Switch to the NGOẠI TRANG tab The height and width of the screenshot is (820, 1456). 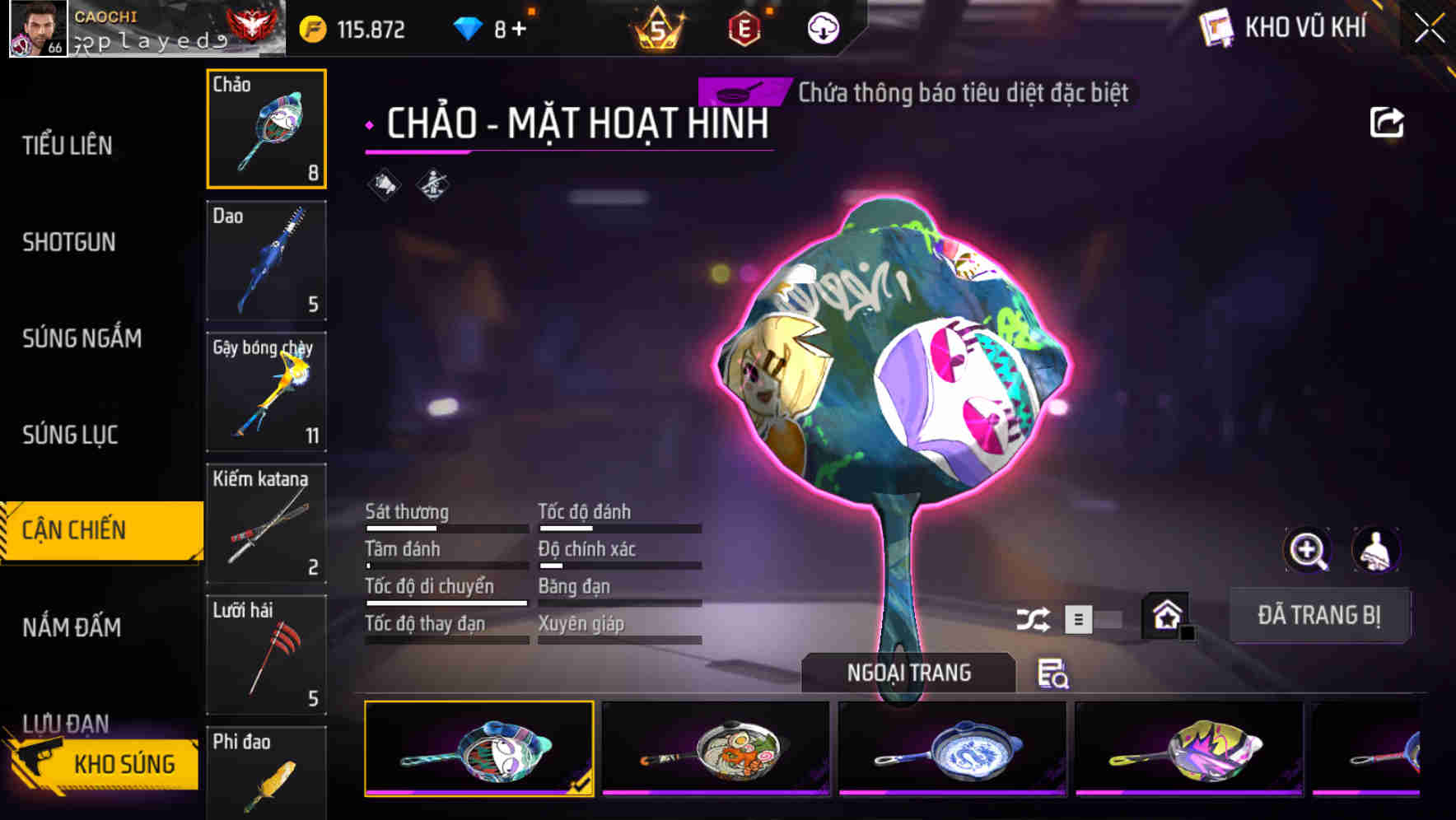(x=909, y=673)
